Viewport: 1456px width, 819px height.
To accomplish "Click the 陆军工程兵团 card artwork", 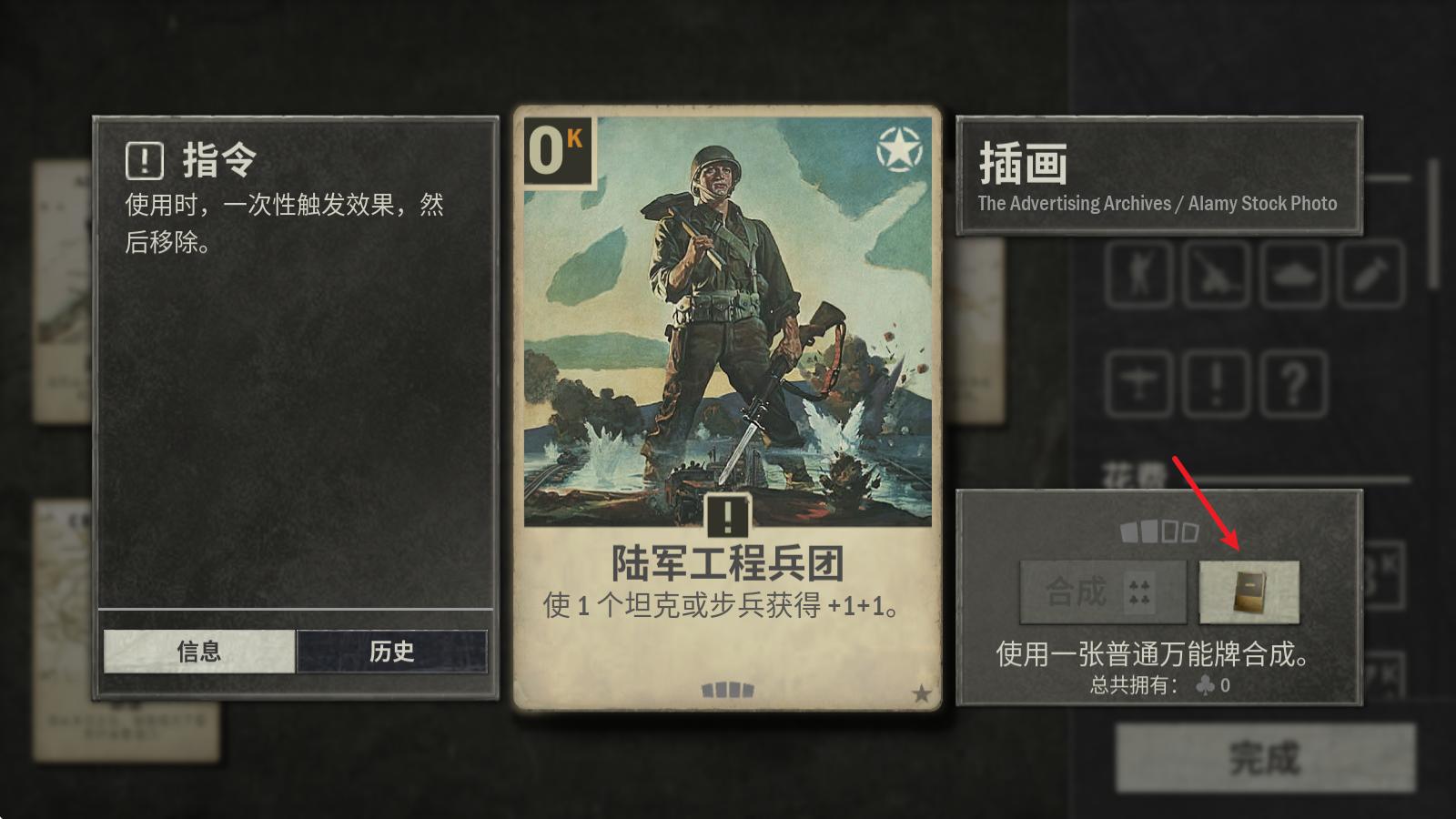I will 728,318.
